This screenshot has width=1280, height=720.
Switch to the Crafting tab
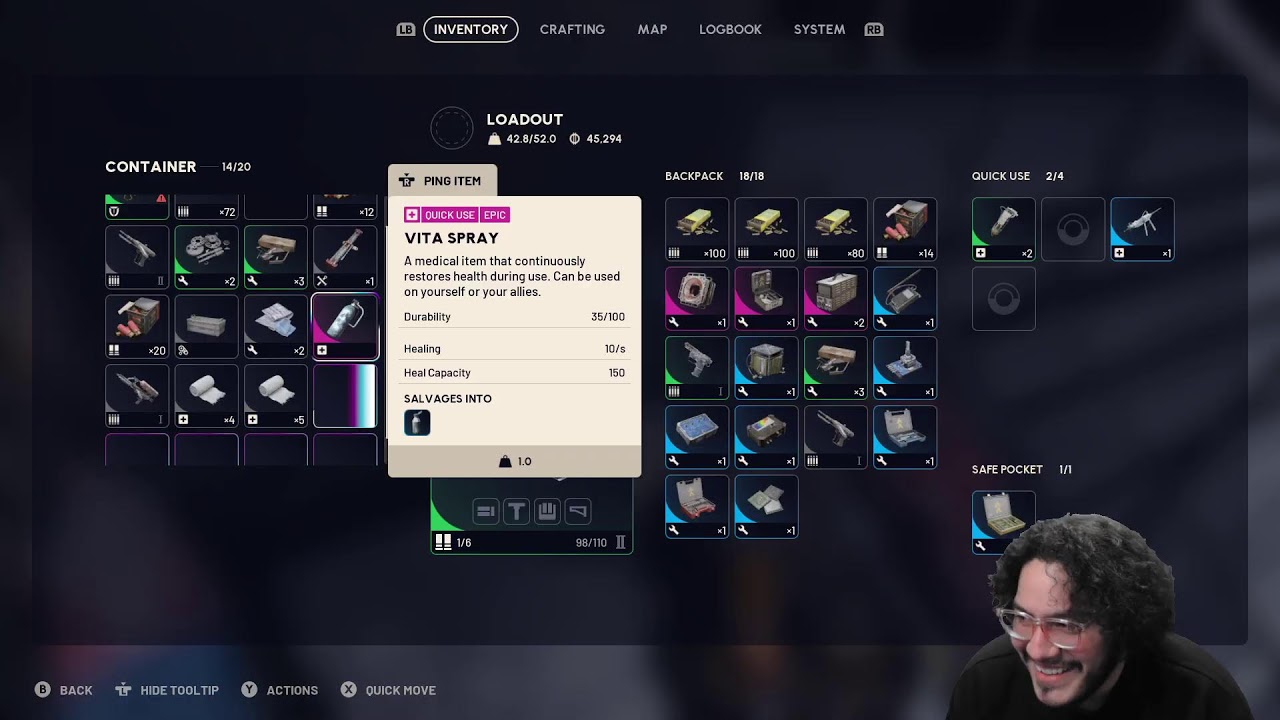pos(572,29)
